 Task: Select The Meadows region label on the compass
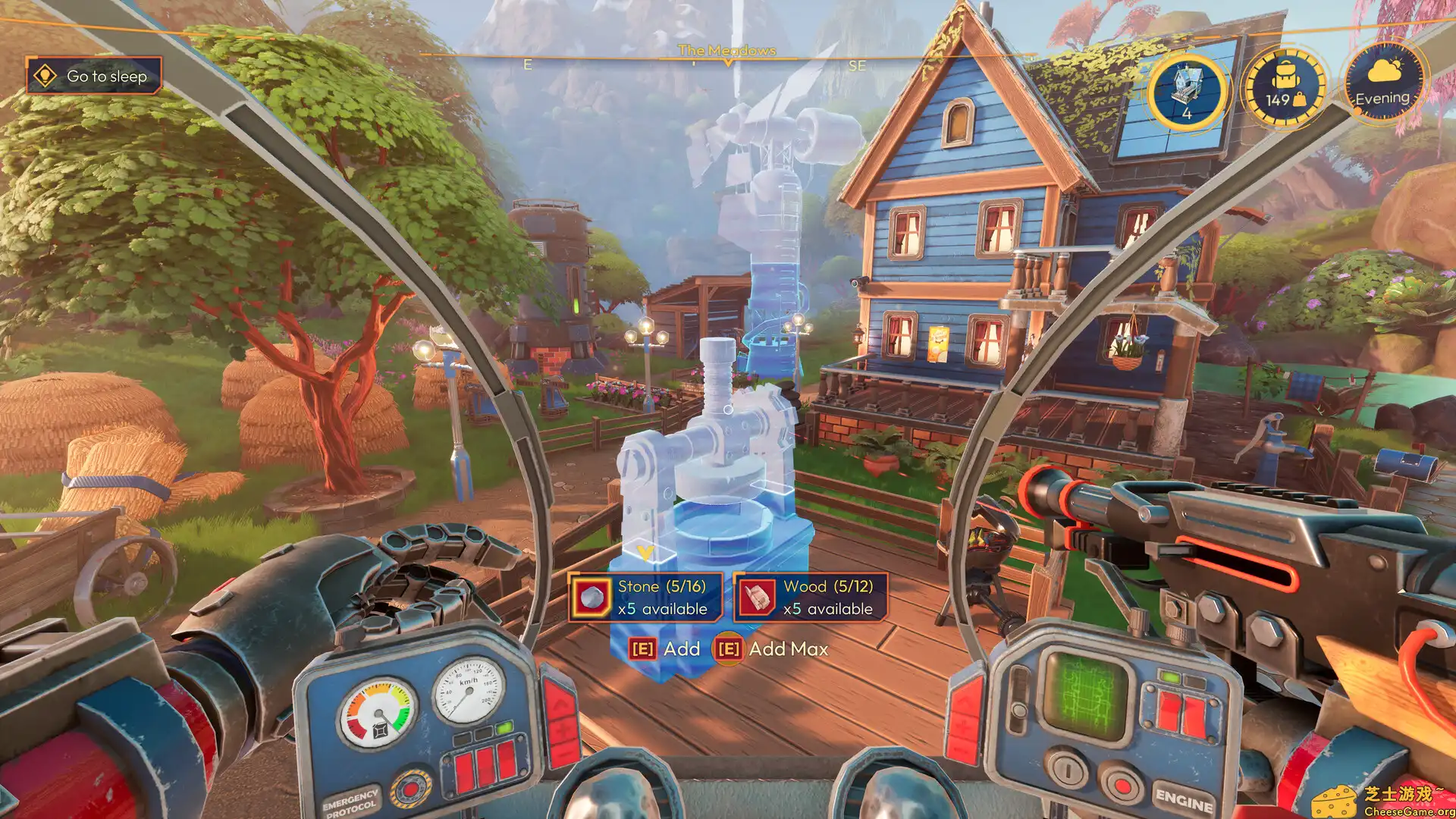(x=727, y=51)
